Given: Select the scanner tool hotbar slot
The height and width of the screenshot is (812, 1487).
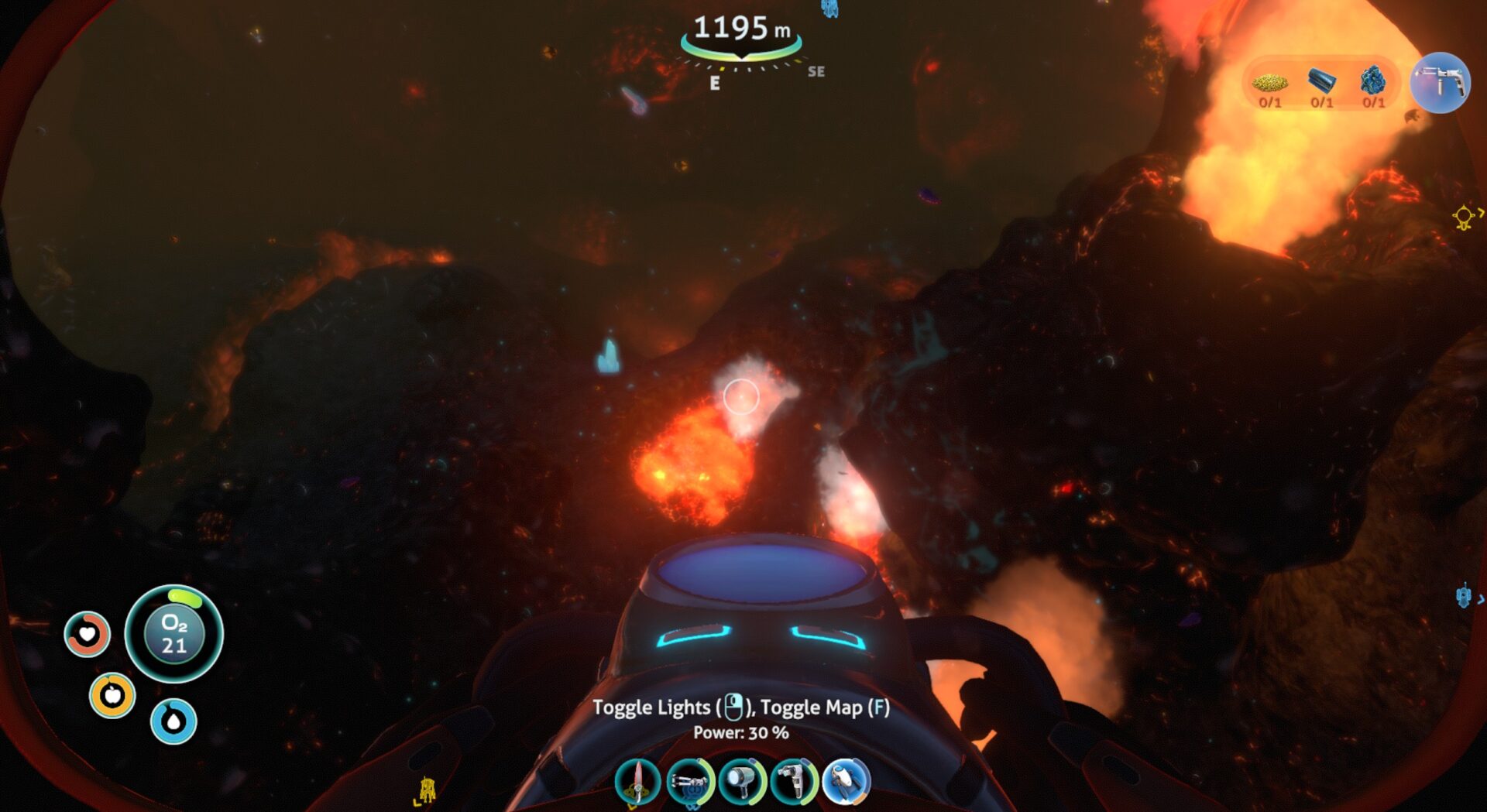Looking at the screenshot, I should pos(794,781).
